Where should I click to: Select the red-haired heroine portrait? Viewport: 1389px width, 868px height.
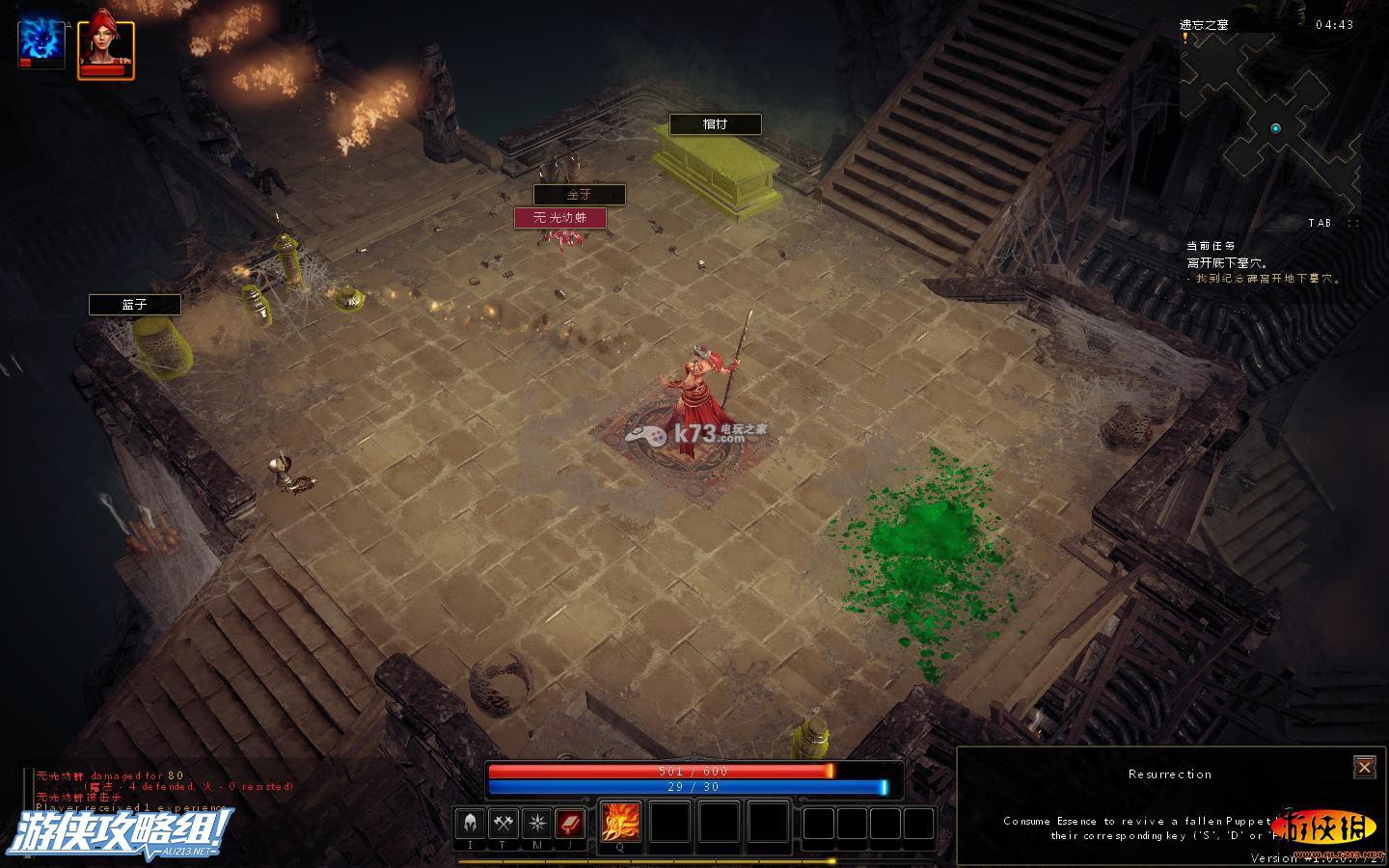(x=105, y=45)
